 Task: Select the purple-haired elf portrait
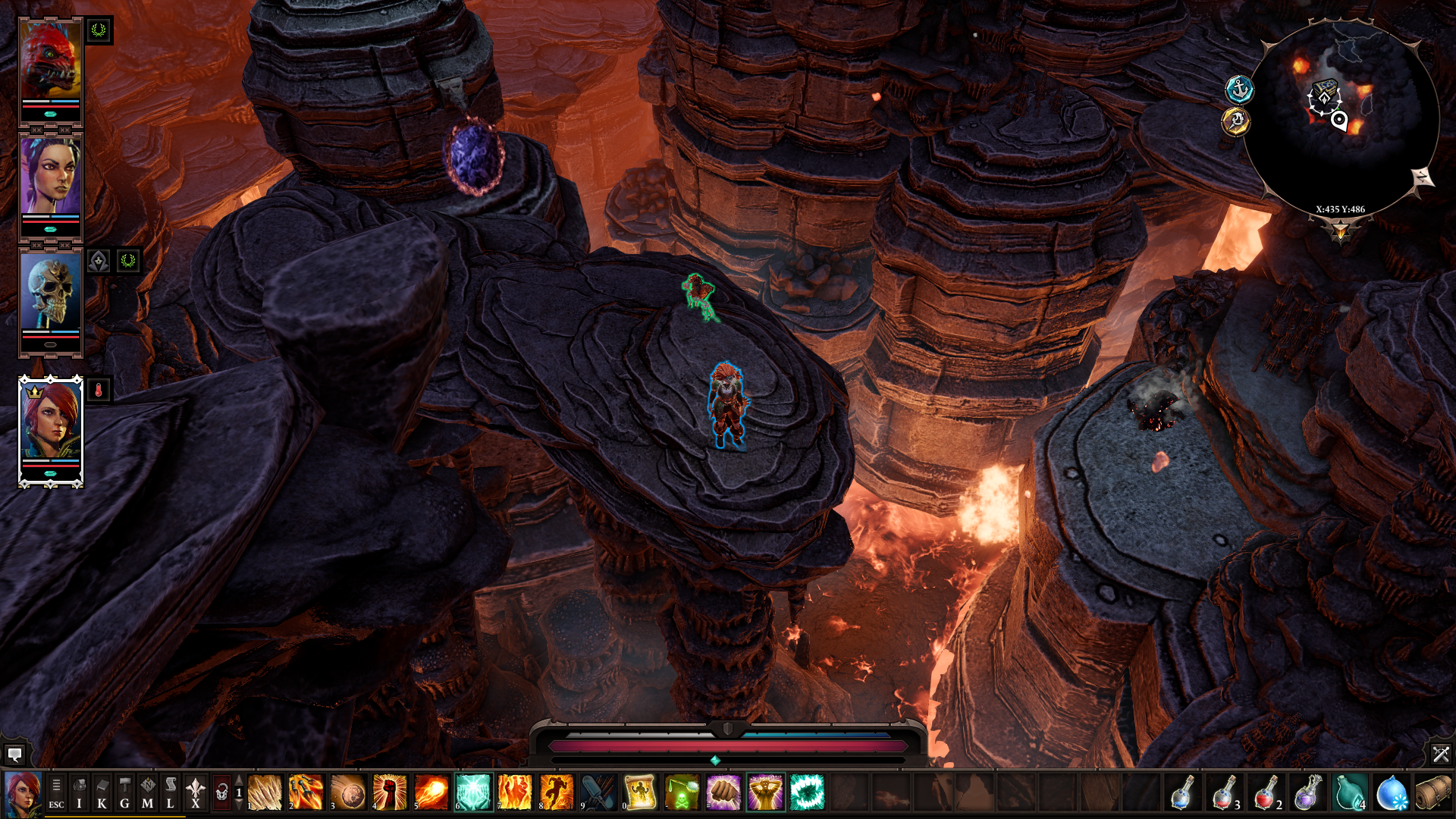point(50,177)
